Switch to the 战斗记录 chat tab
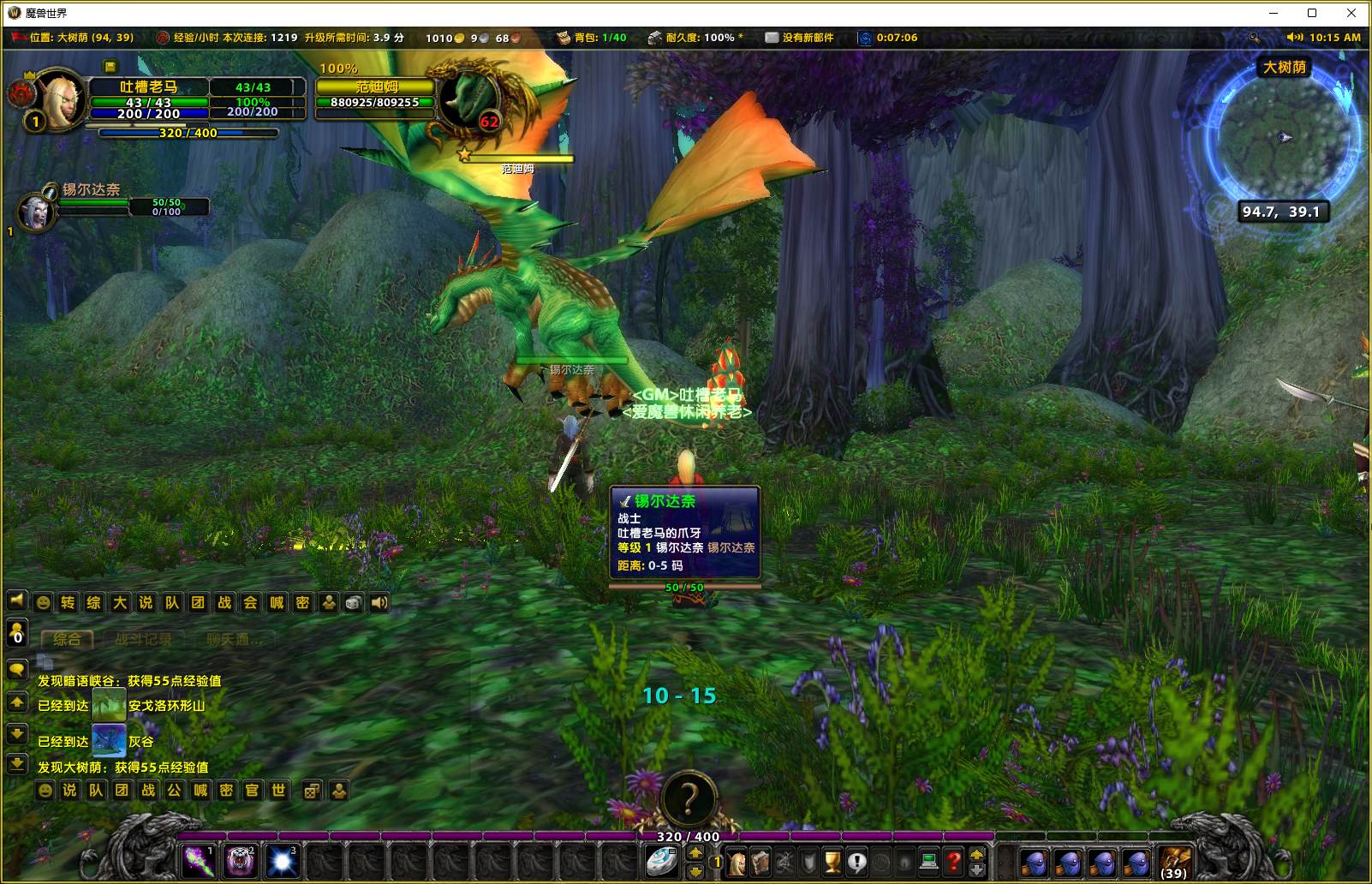The width and height of the screenshot is (1372, 884). click(x=143, y=639)
